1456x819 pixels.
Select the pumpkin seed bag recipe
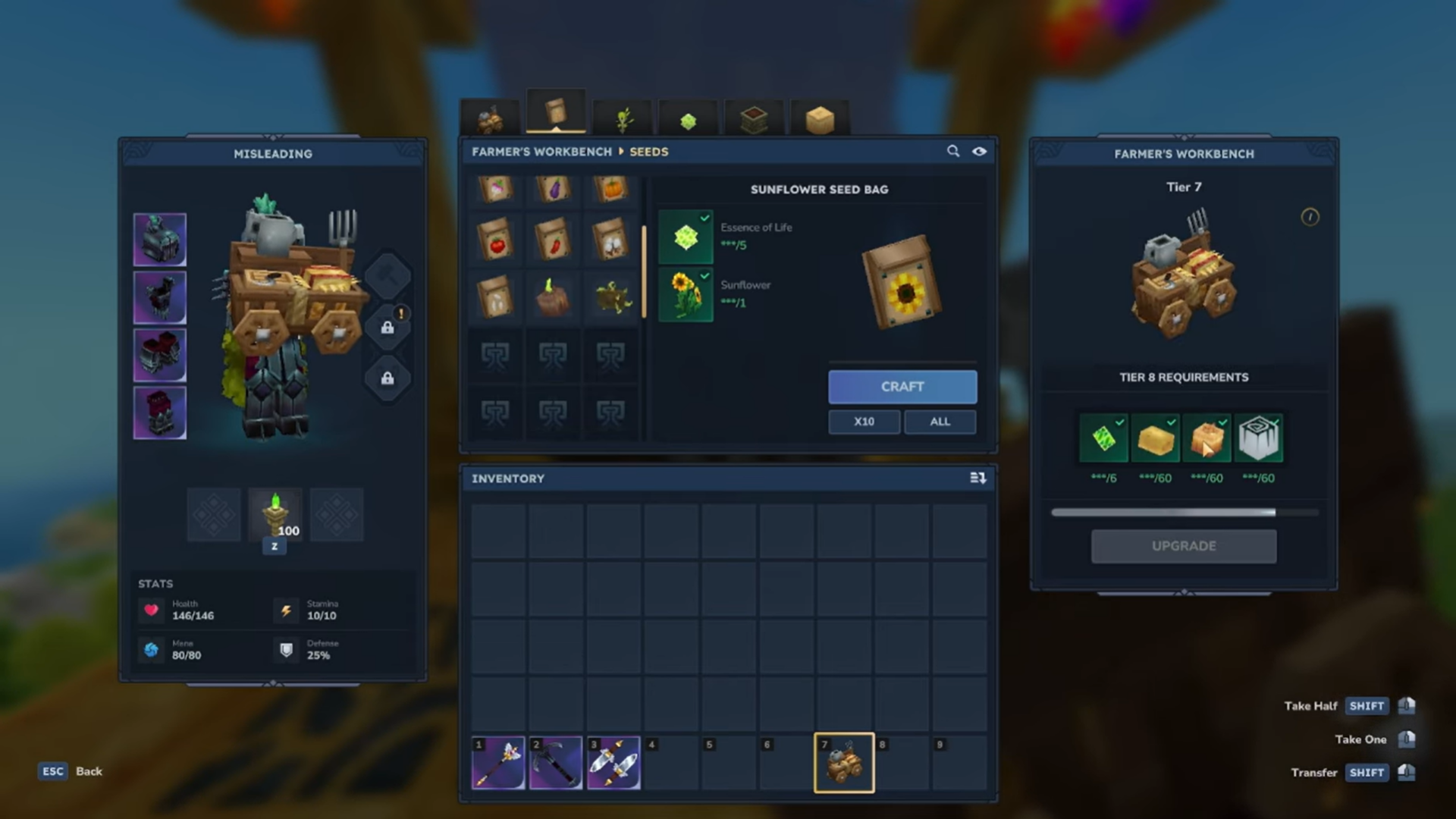[x=611, y=190]
